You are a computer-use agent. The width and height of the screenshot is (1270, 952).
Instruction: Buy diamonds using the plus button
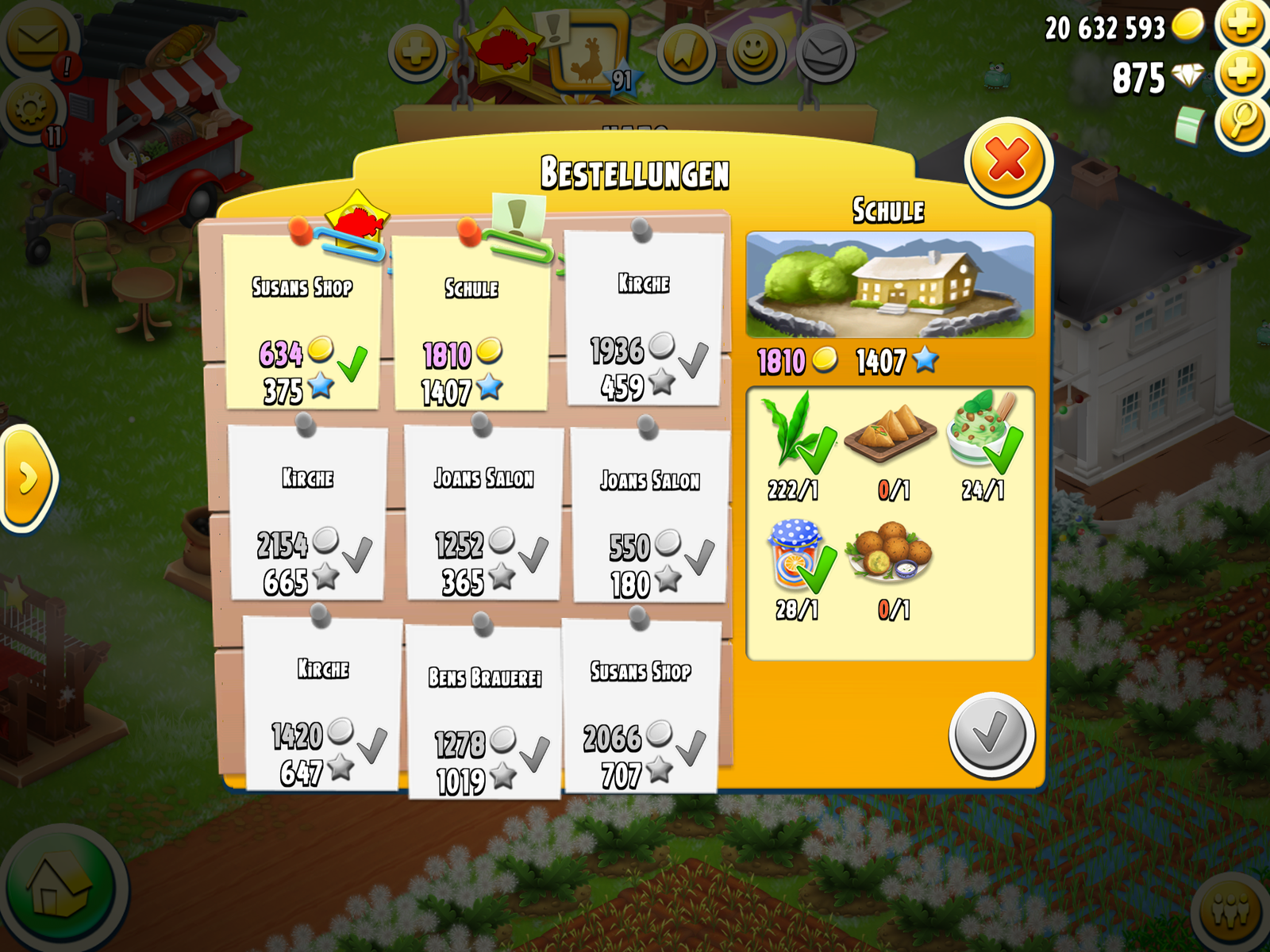click(x=1242, y=75)
